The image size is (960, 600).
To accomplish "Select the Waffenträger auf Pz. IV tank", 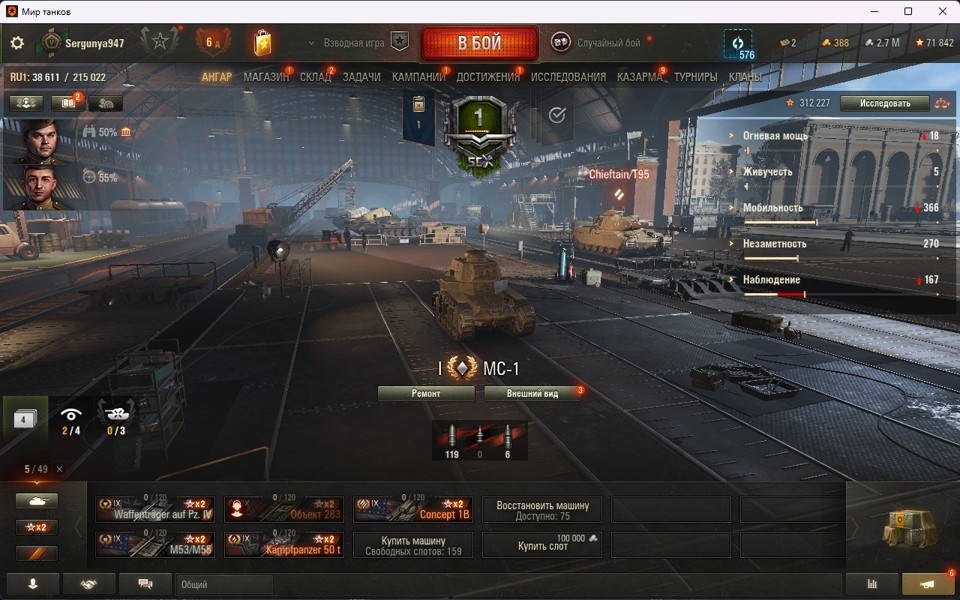I will [156, 510].
